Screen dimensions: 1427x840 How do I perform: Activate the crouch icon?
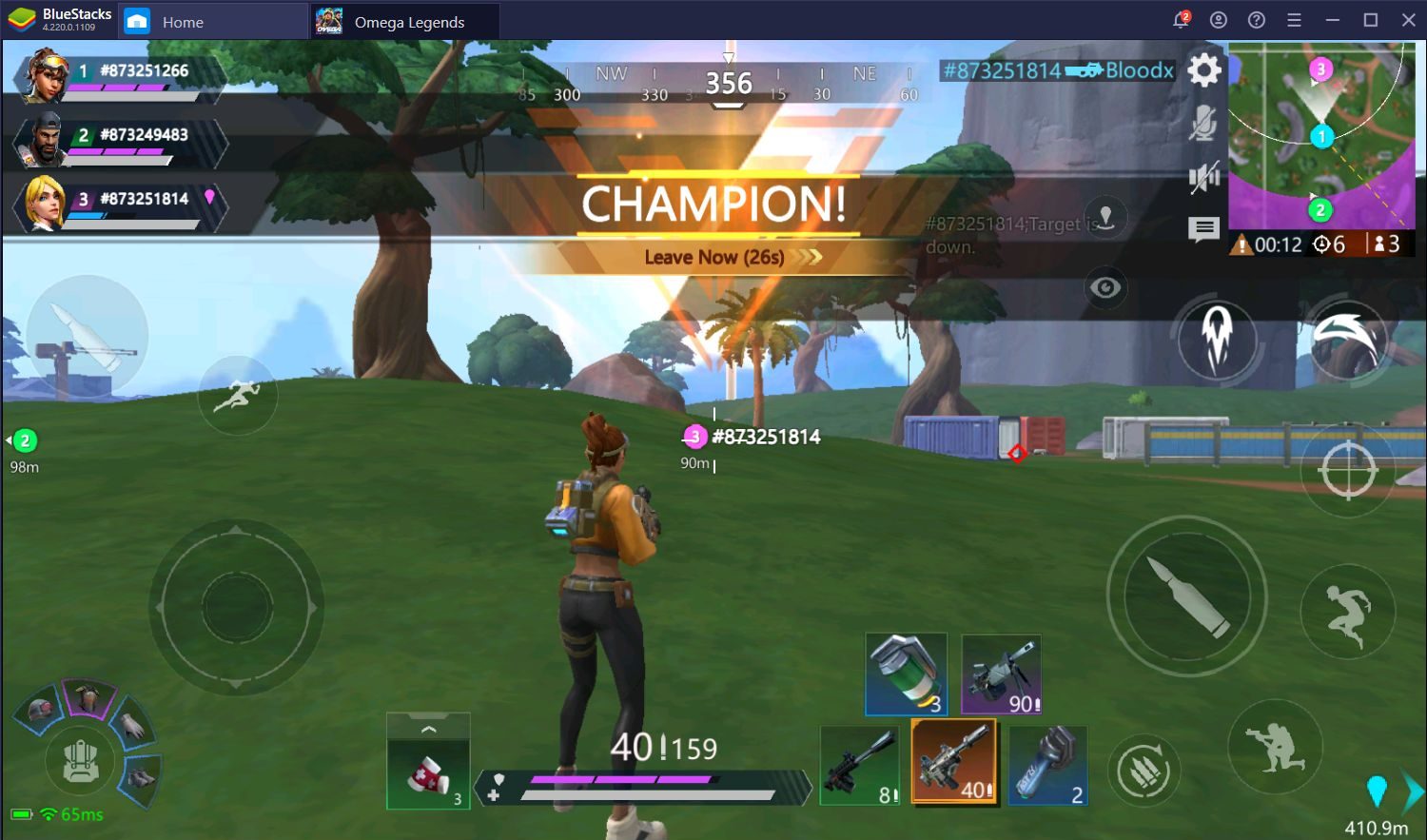coord(1276,748)
